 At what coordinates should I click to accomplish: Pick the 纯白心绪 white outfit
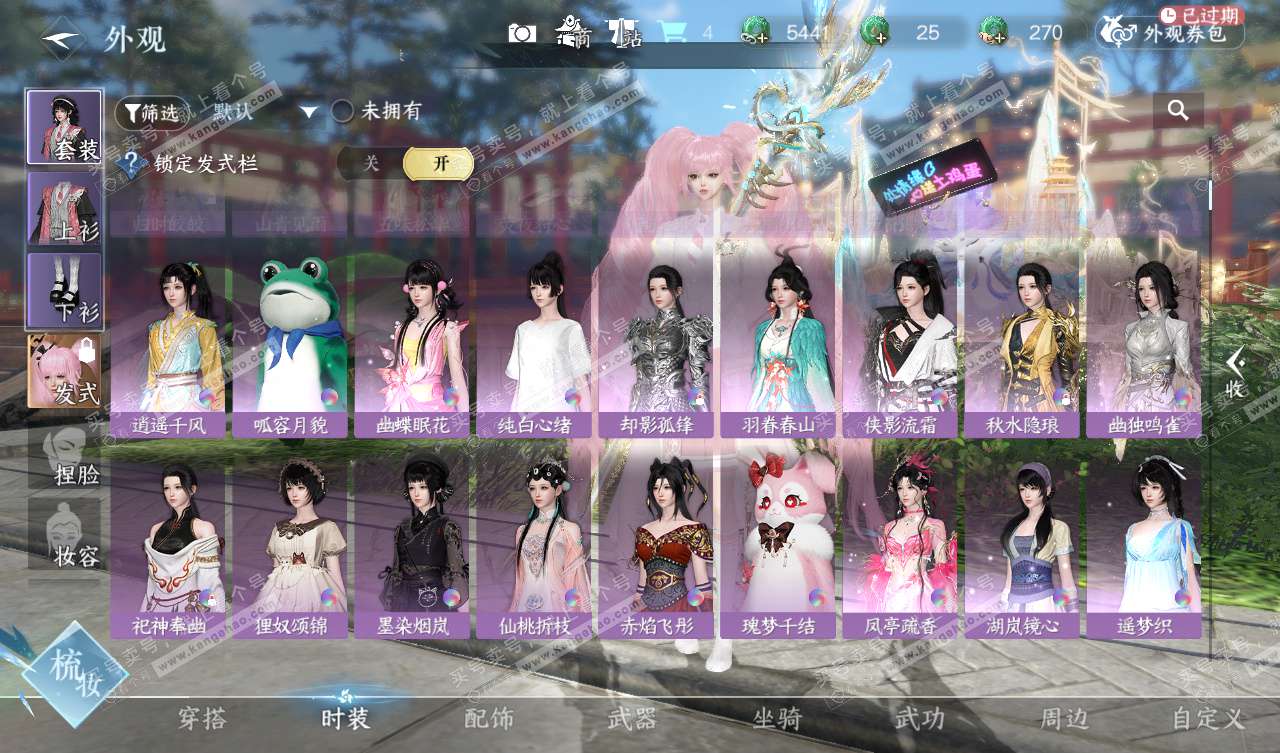pyautogui.click(x=533, y=345)
